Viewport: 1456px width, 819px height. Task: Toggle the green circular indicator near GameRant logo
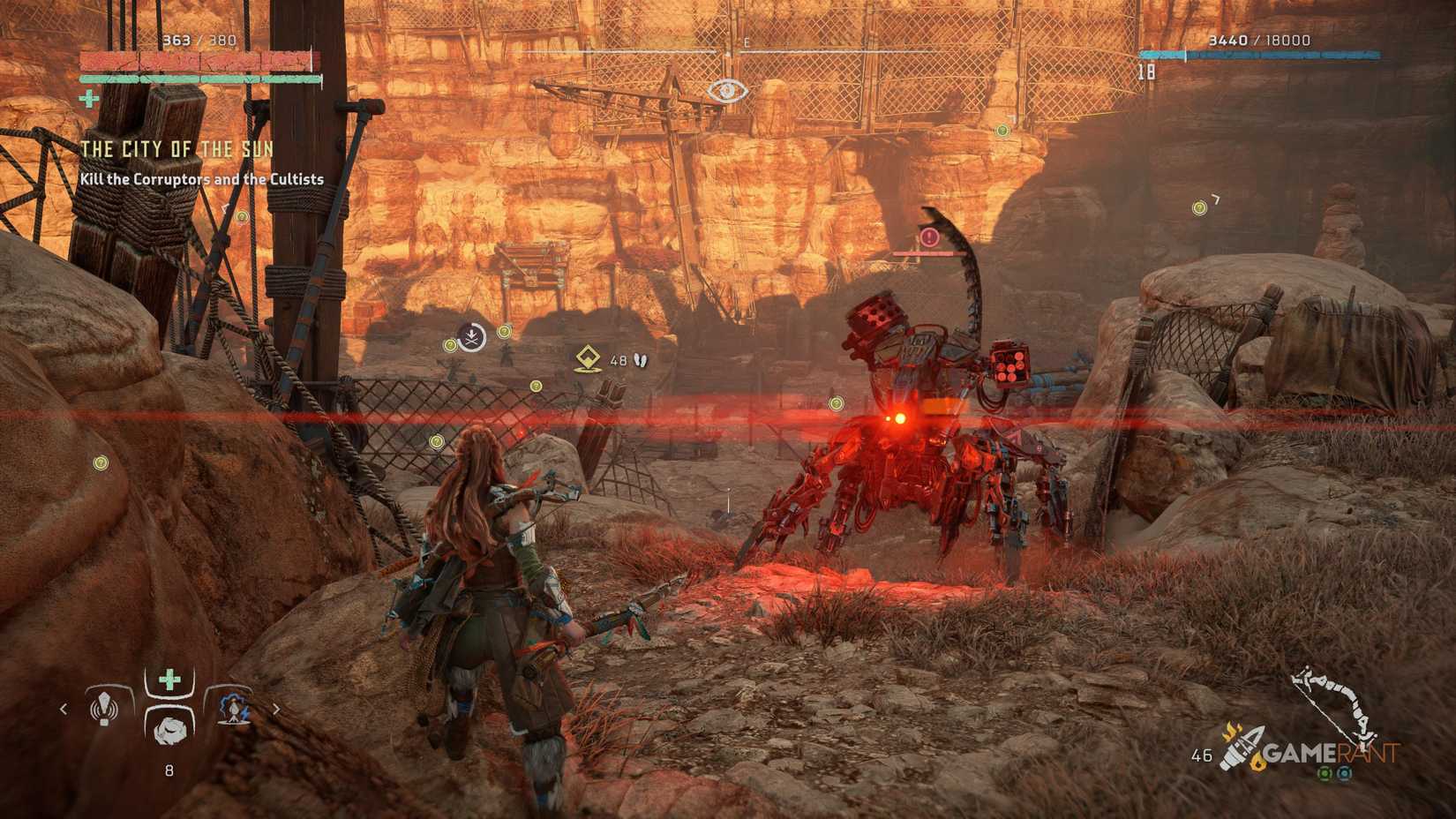tap(1326, 773)
